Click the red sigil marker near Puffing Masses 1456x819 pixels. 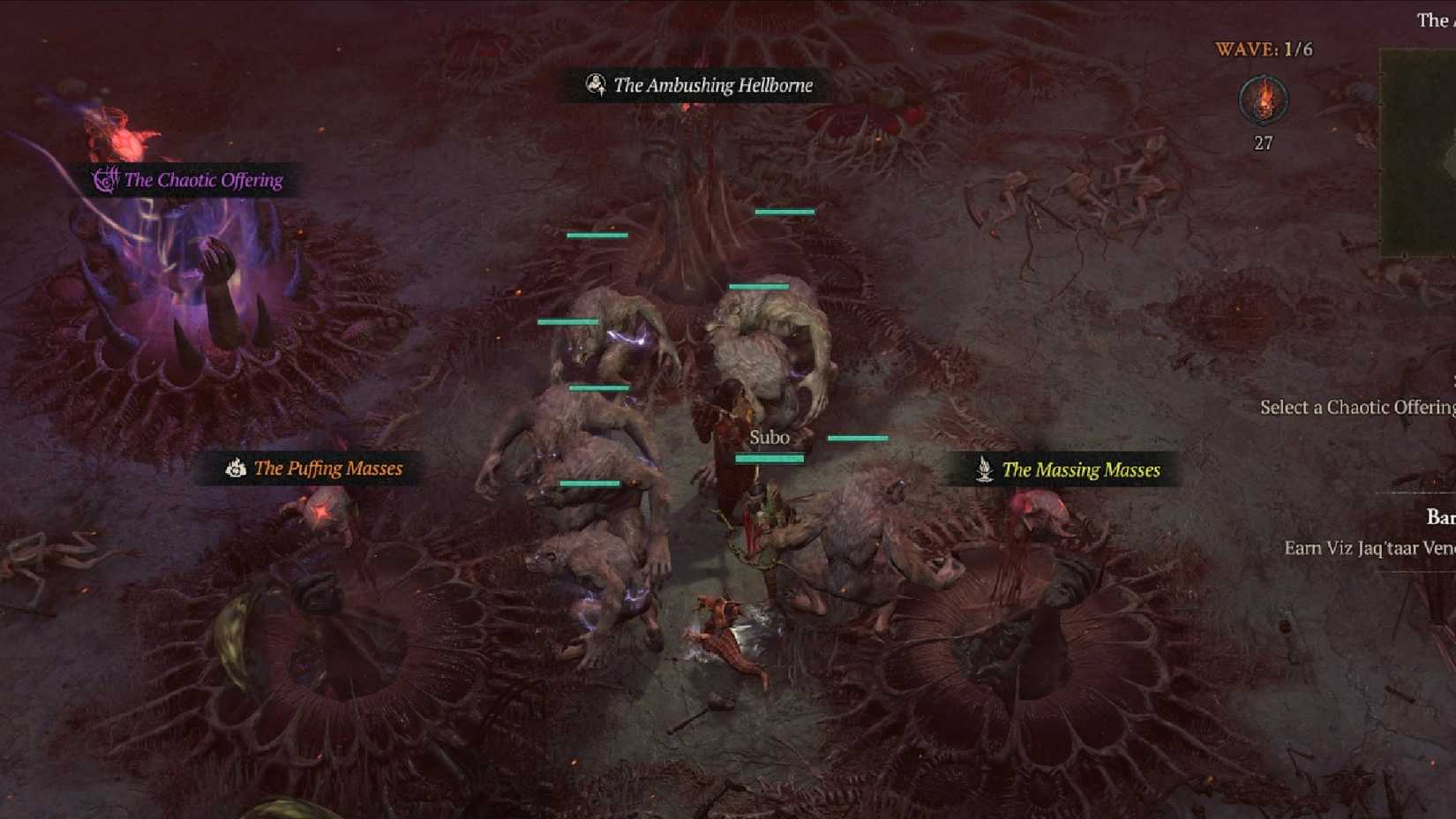pyautogui.click(x=324, y=509)
